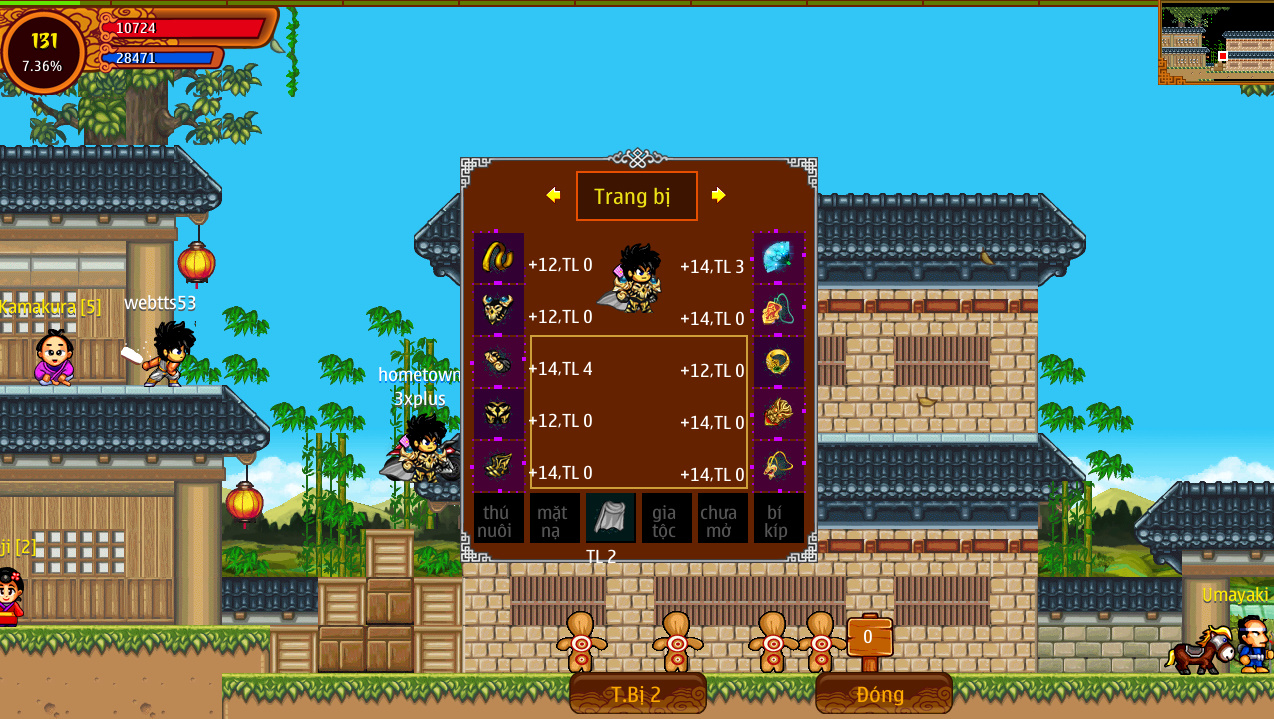Switch to T.Bị 2 equipment set
The height and width of the screenshot is (719, 1274).
(637, 694)
